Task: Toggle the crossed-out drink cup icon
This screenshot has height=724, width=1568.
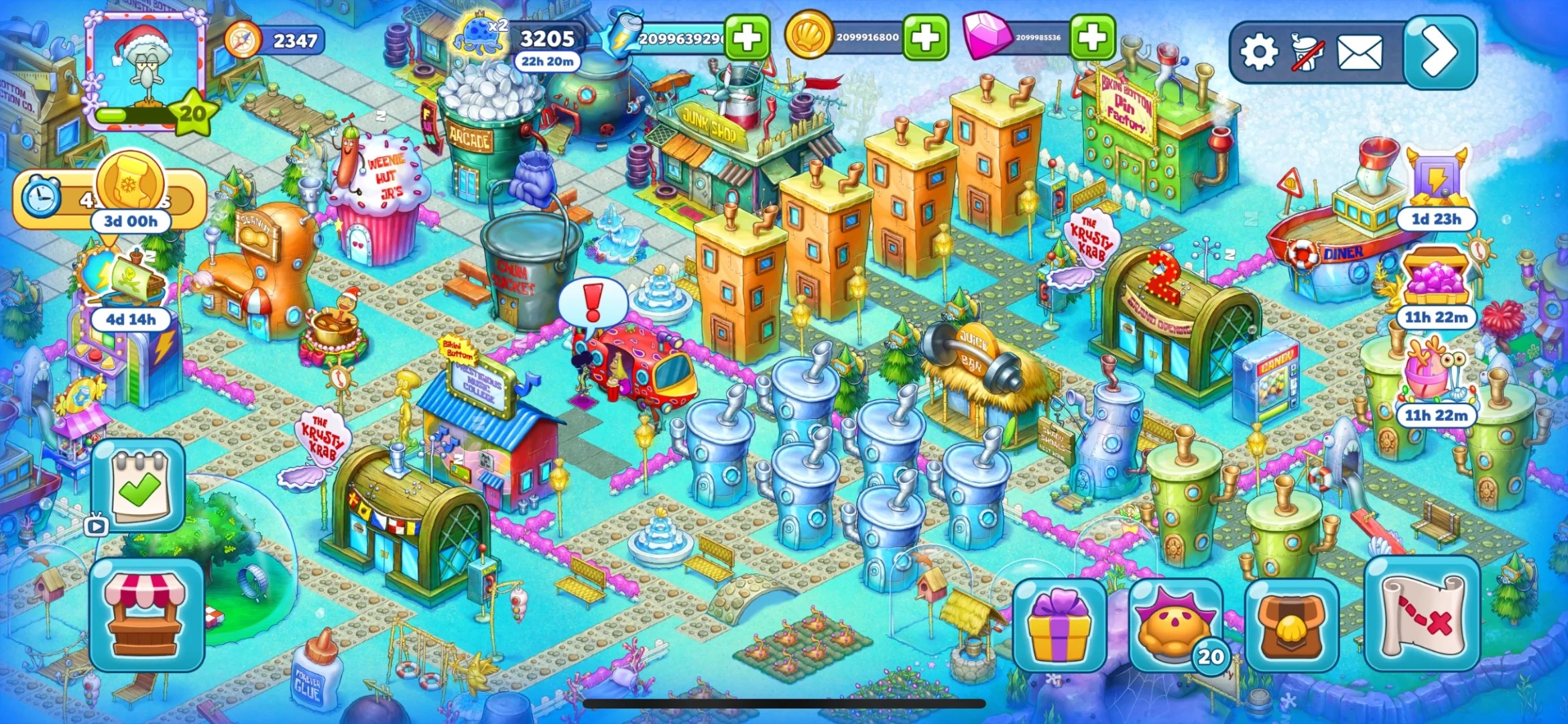Action: click(1308, 53)
